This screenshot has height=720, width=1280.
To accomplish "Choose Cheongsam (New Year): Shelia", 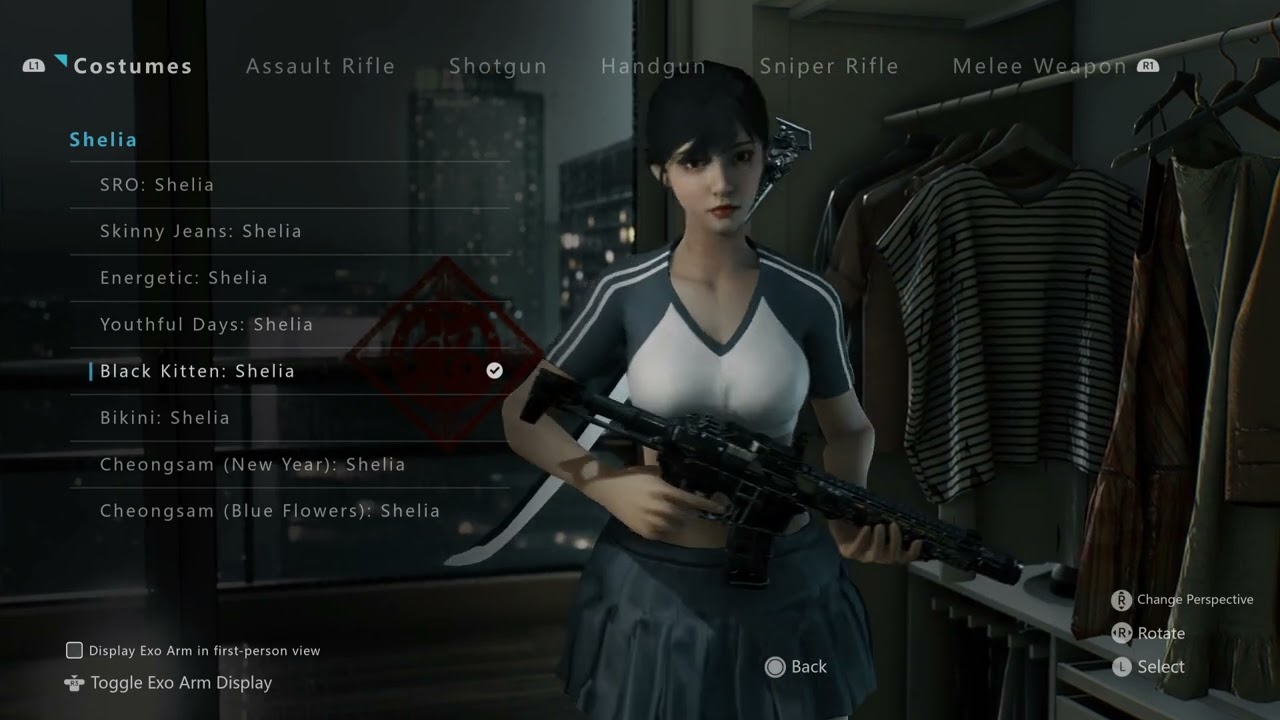I will coord(252,465).
